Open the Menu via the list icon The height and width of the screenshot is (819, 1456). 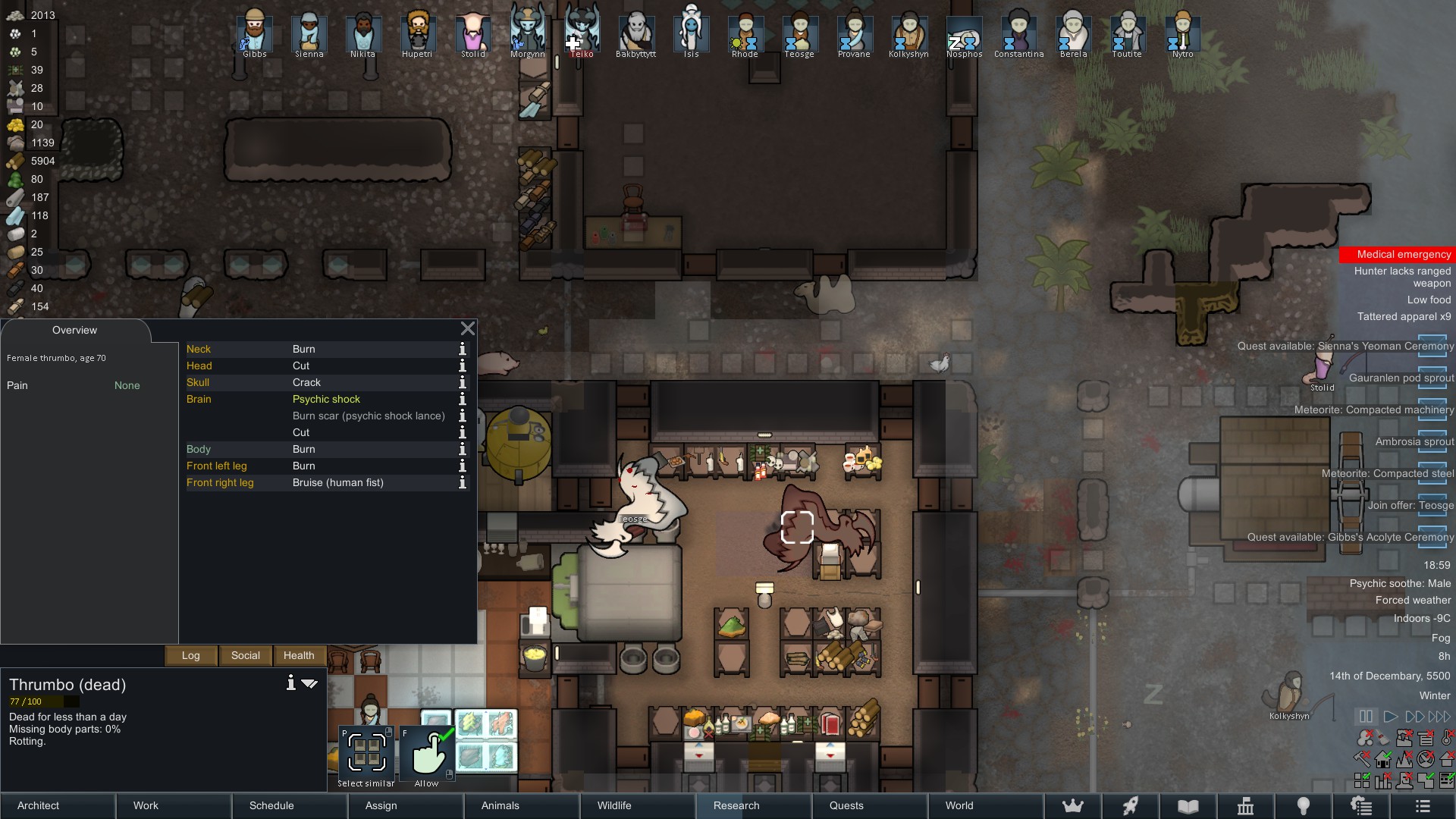(1423, 806)
